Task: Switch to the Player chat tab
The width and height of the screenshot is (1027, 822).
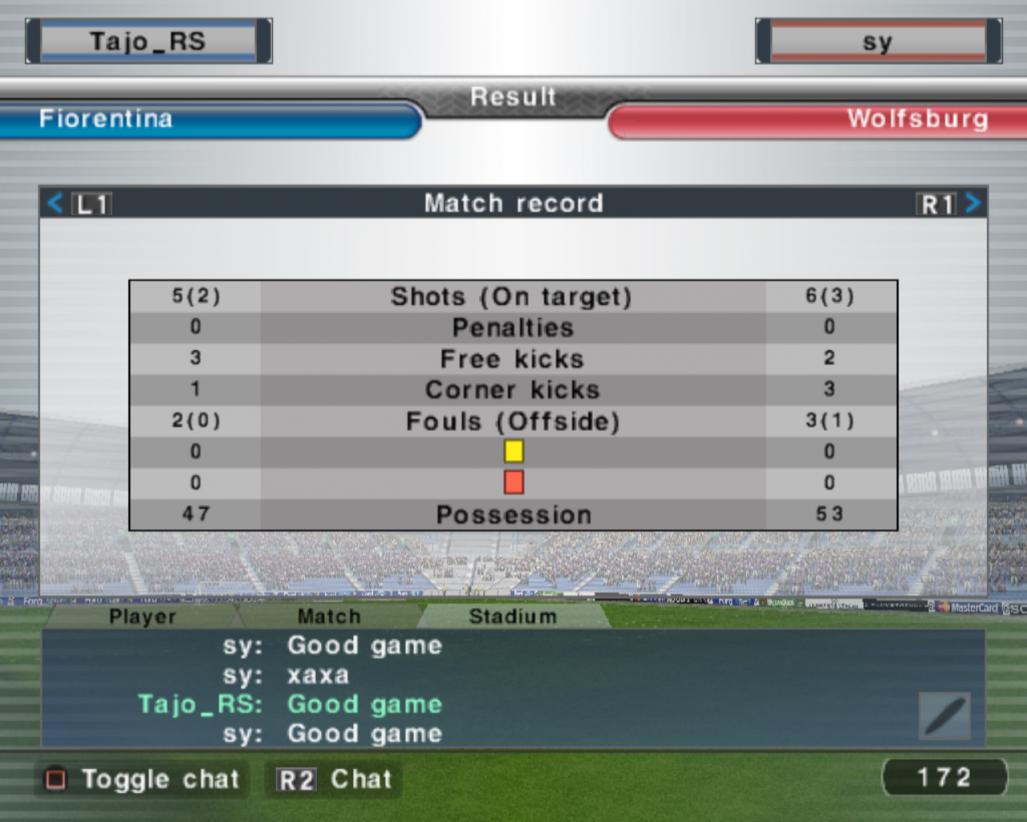Action: [x=142, y=616]
